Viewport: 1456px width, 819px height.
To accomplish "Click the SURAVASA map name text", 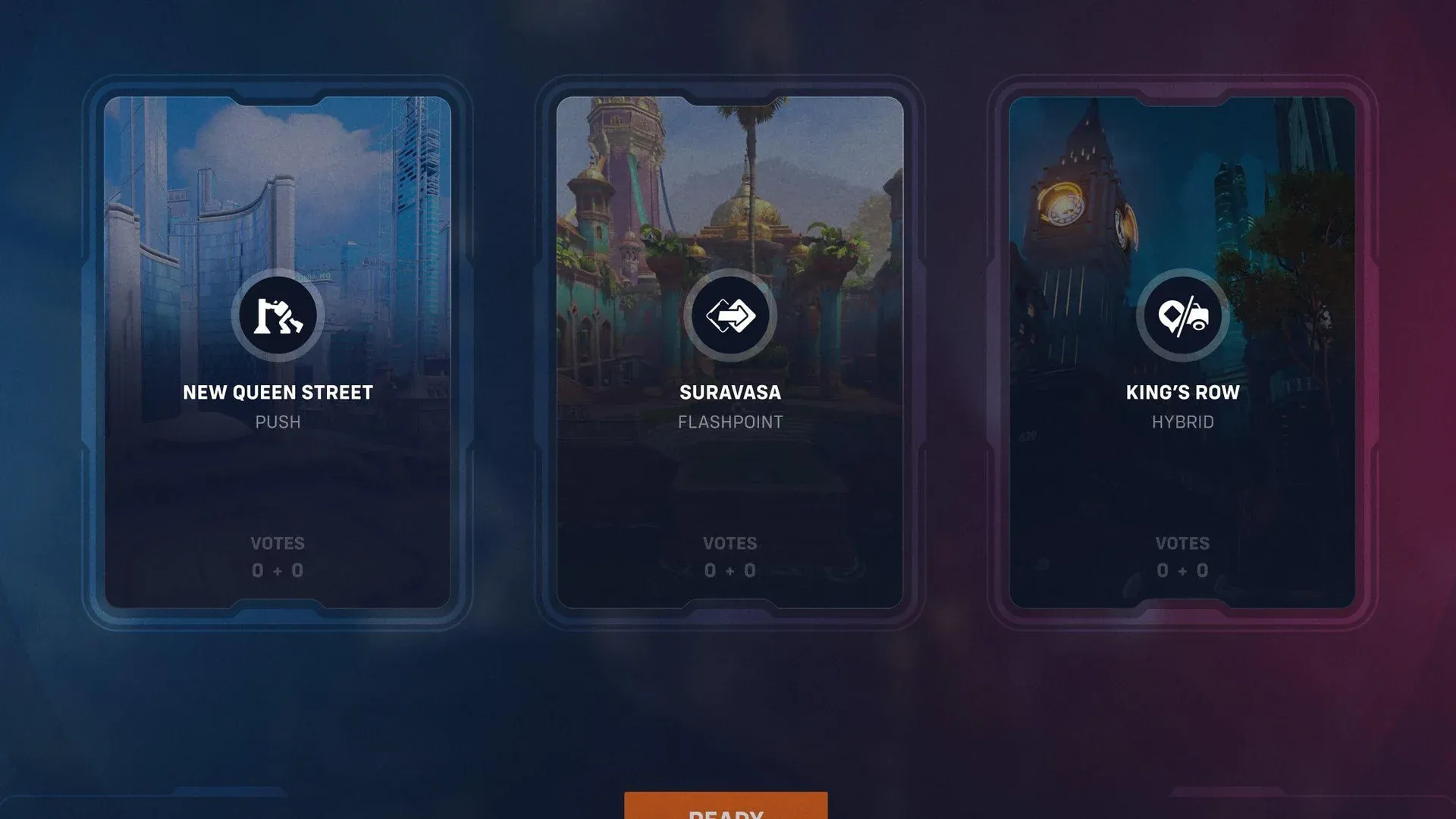I will click(x=730, y=393).
